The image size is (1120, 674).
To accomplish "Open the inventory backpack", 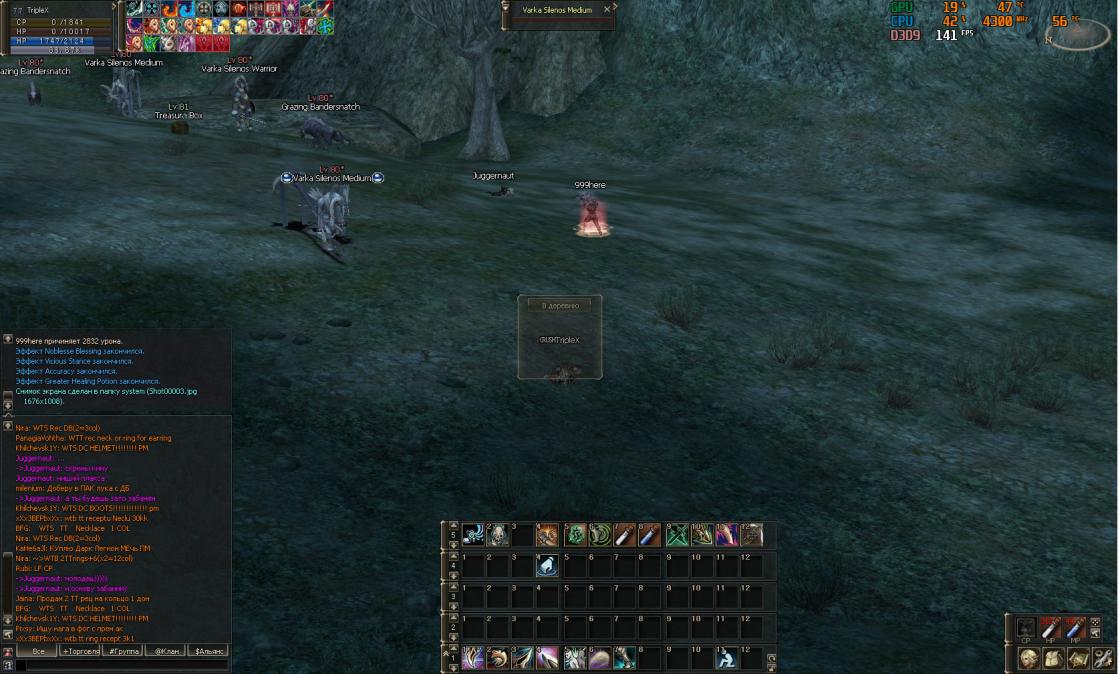I will pos(1053,658).
